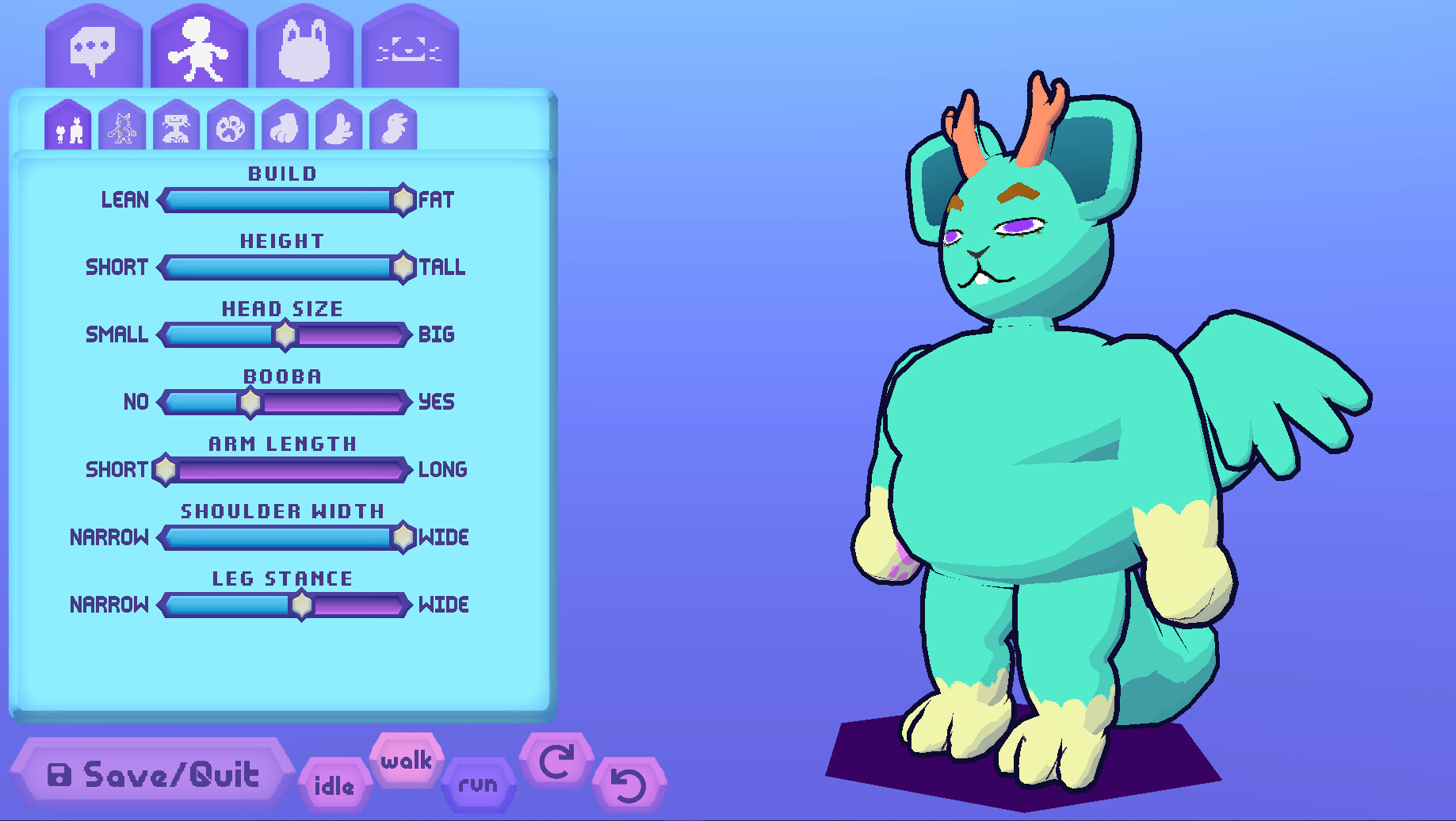
Task: Switch to the idle animation
Action: click(335, 785)
